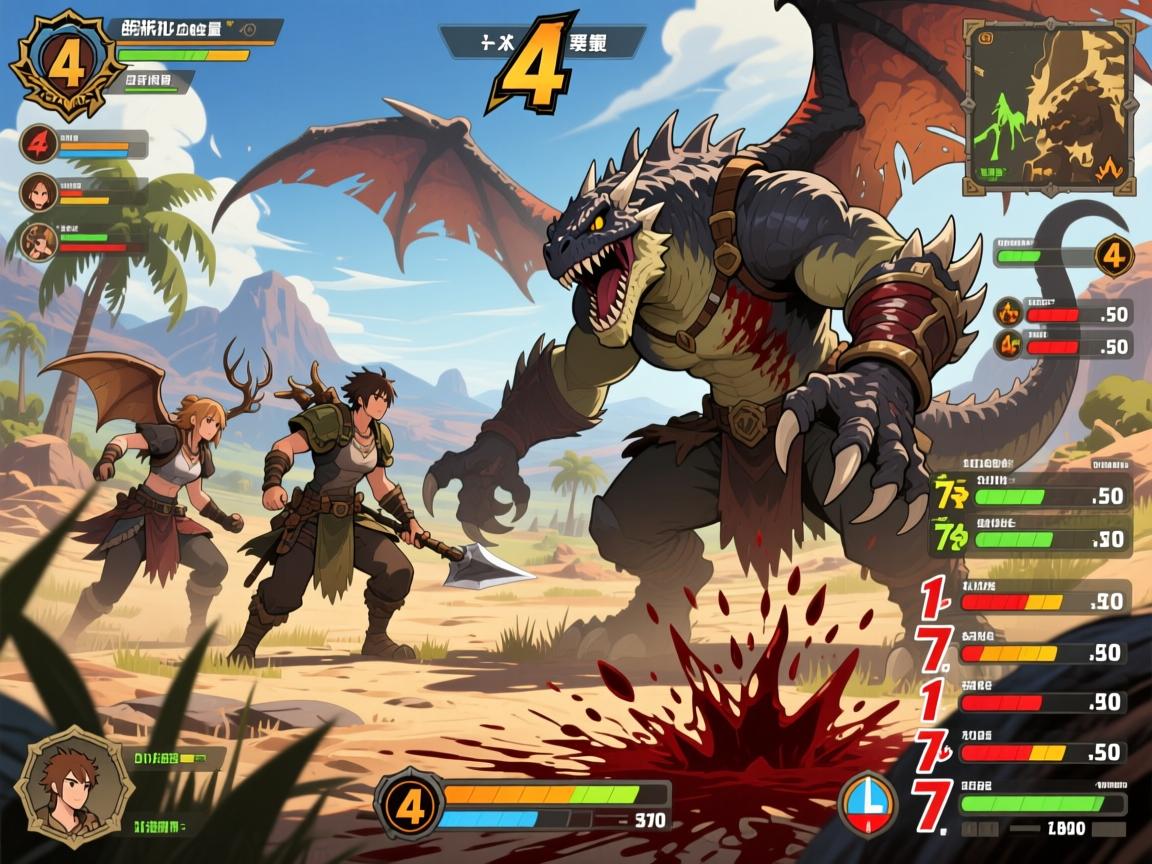Select the long-haired party member portrait
The height and width of the screenshot is (864, 1152).
click(37, 191)
